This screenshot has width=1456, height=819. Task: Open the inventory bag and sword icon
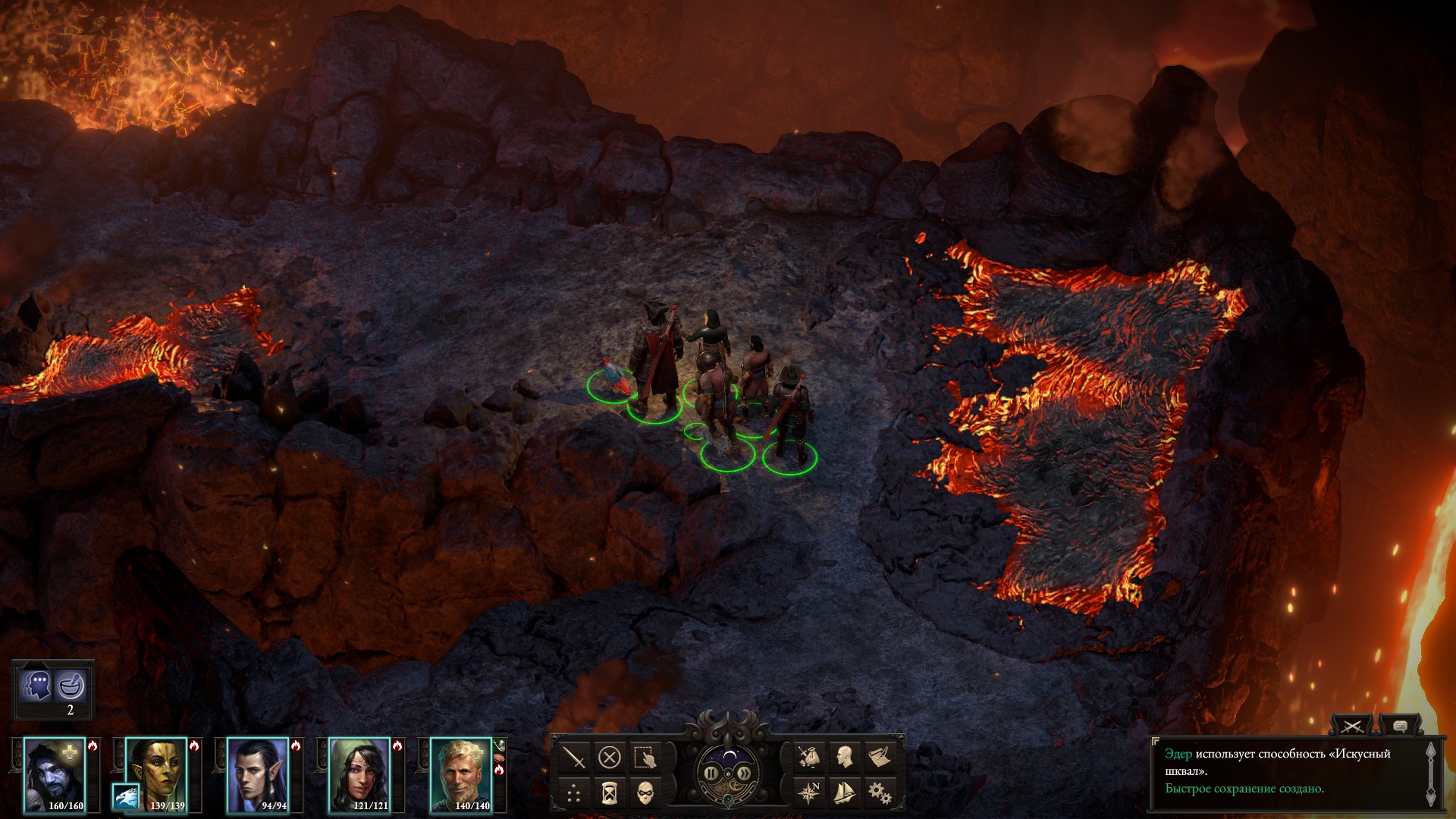pyautogui.click(x=809, y=757)
